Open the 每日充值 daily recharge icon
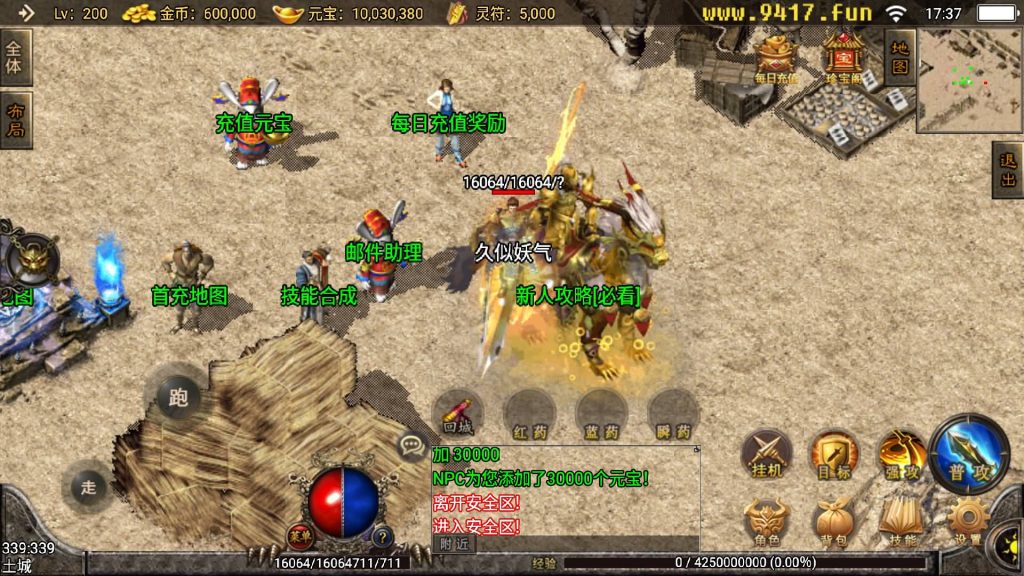The image size is (1024, 576). (776, 59)
